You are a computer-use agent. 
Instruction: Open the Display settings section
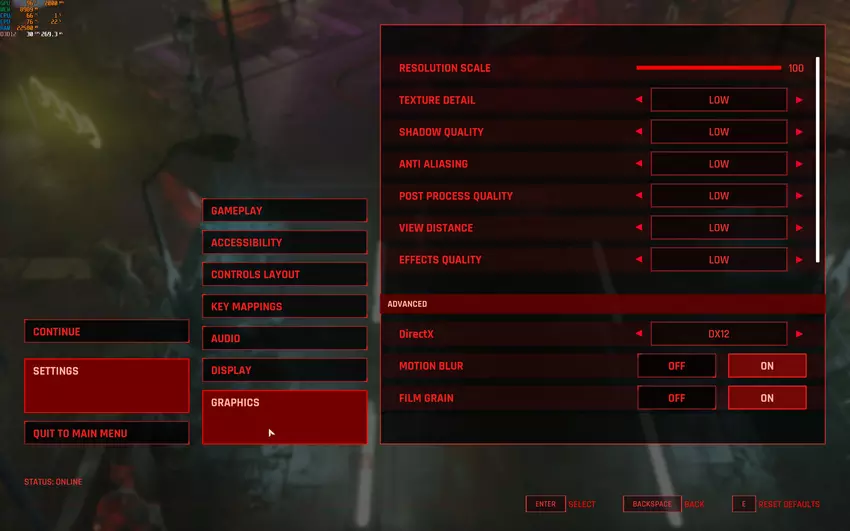click(x=284, y=370)
